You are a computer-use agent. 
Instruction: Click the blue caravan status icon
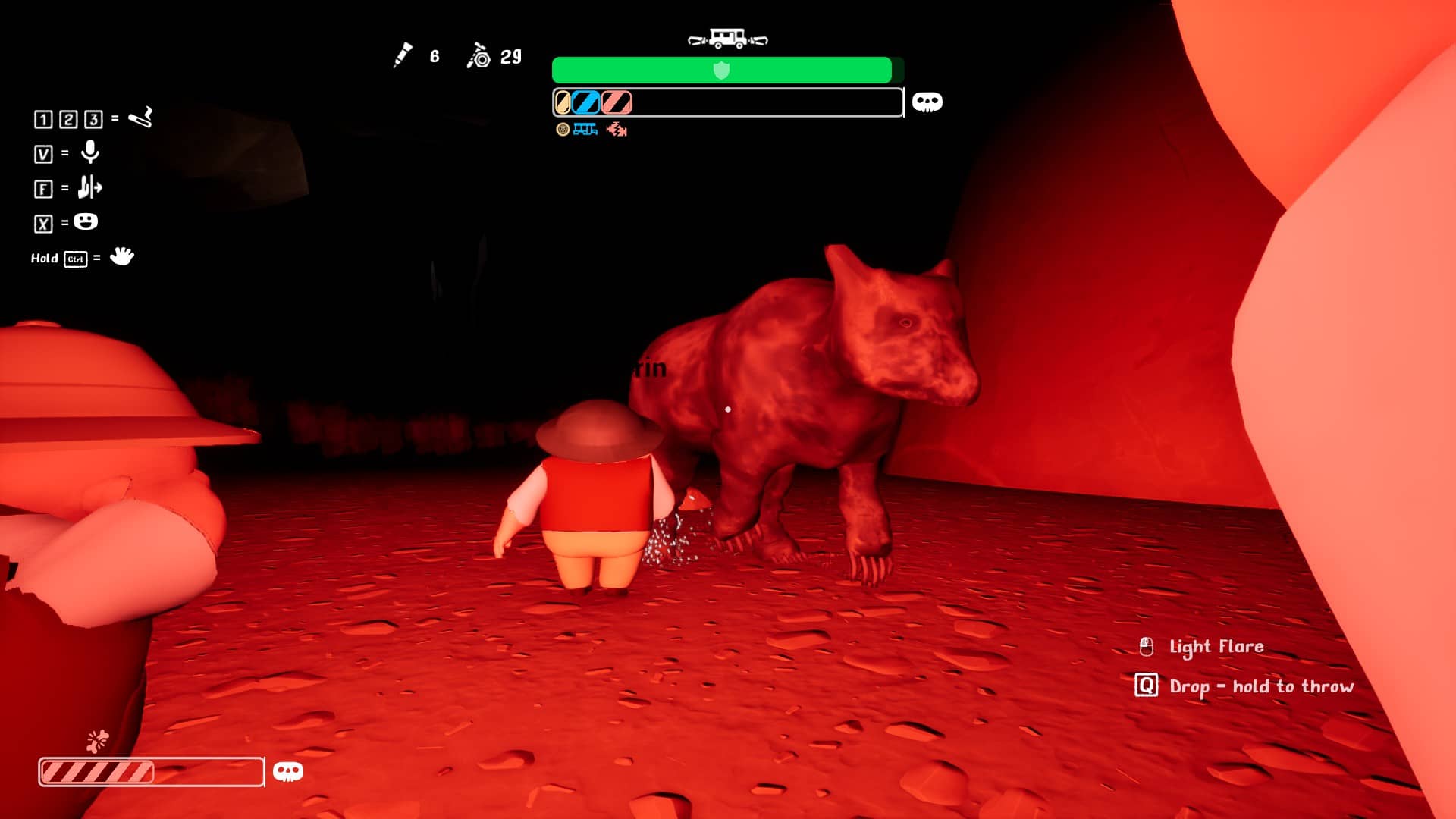click(585, 130)
